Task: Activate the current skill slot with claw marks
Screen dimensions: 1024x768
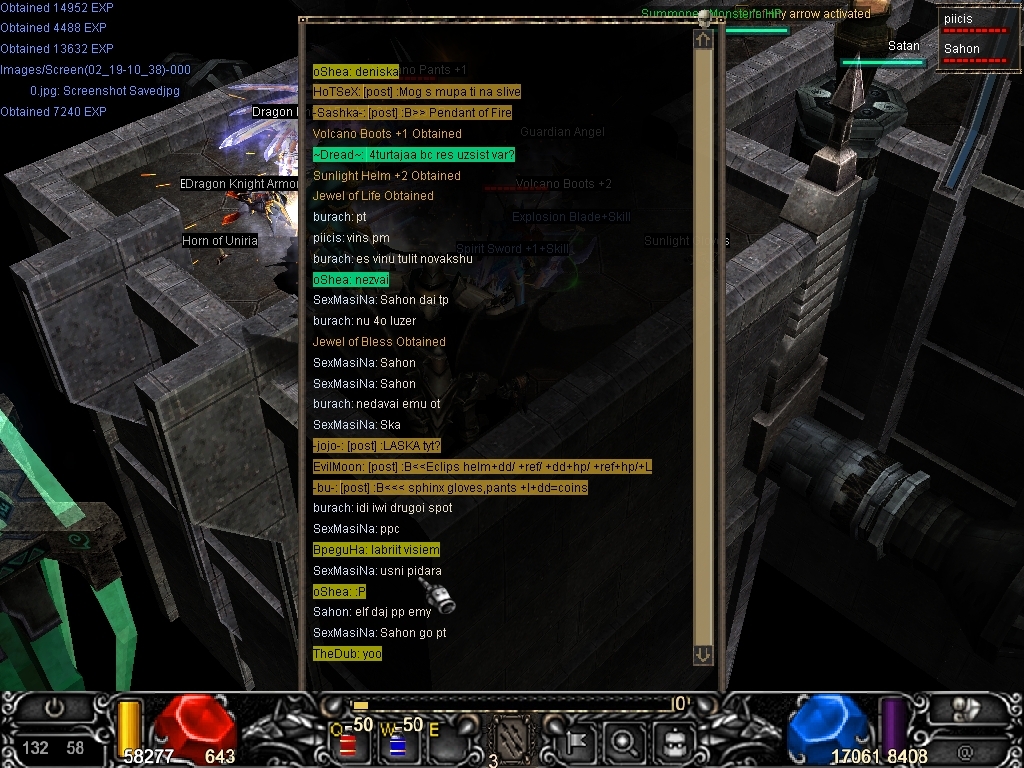Action: (514, 741)
